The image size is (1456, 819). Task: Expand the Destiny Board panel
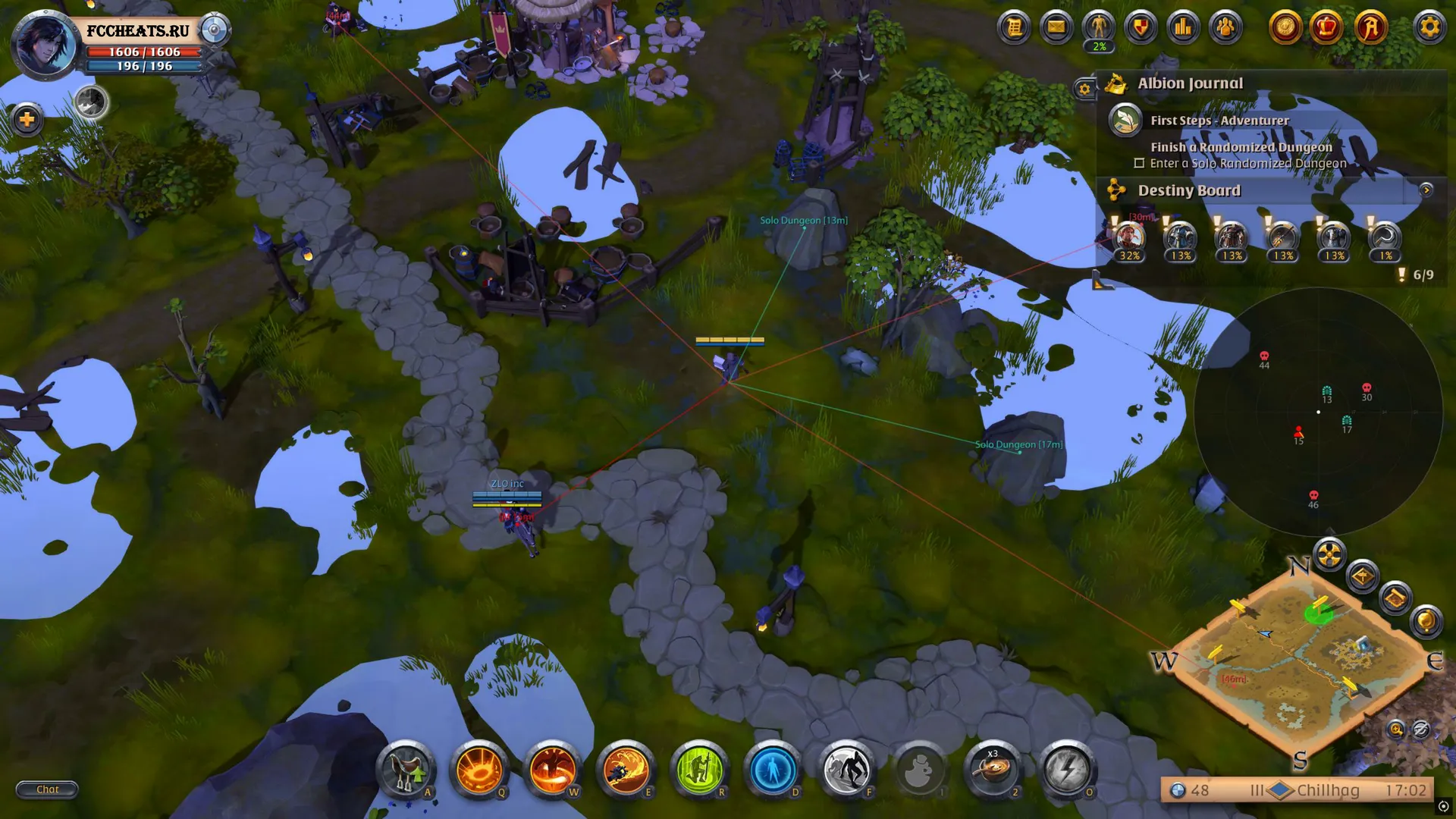click(1426, 190)
